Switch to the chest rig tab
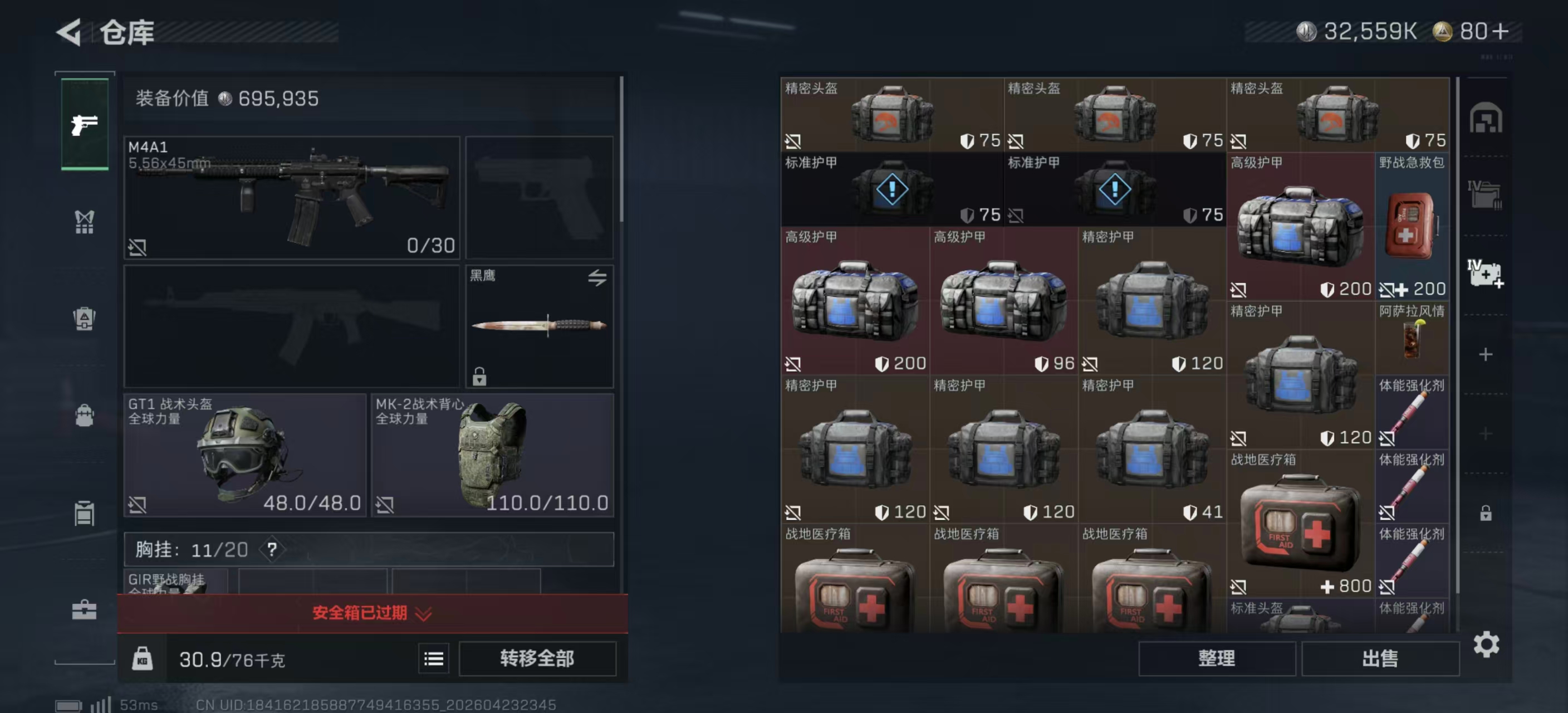The image size is (1568, 713). coord(85,222)
